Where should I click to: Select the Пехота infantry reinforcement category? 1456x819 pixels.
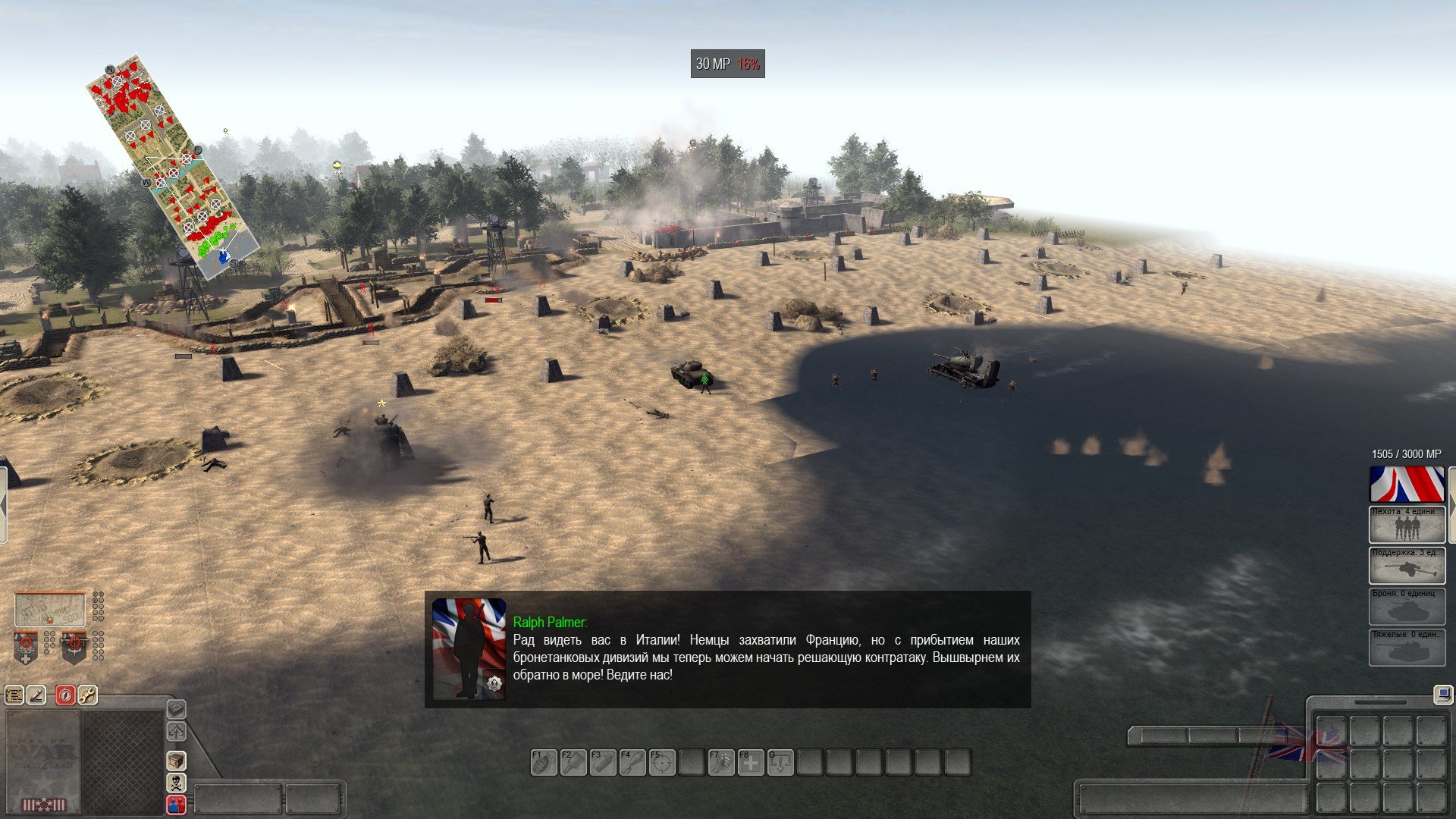click(1407, 524)
